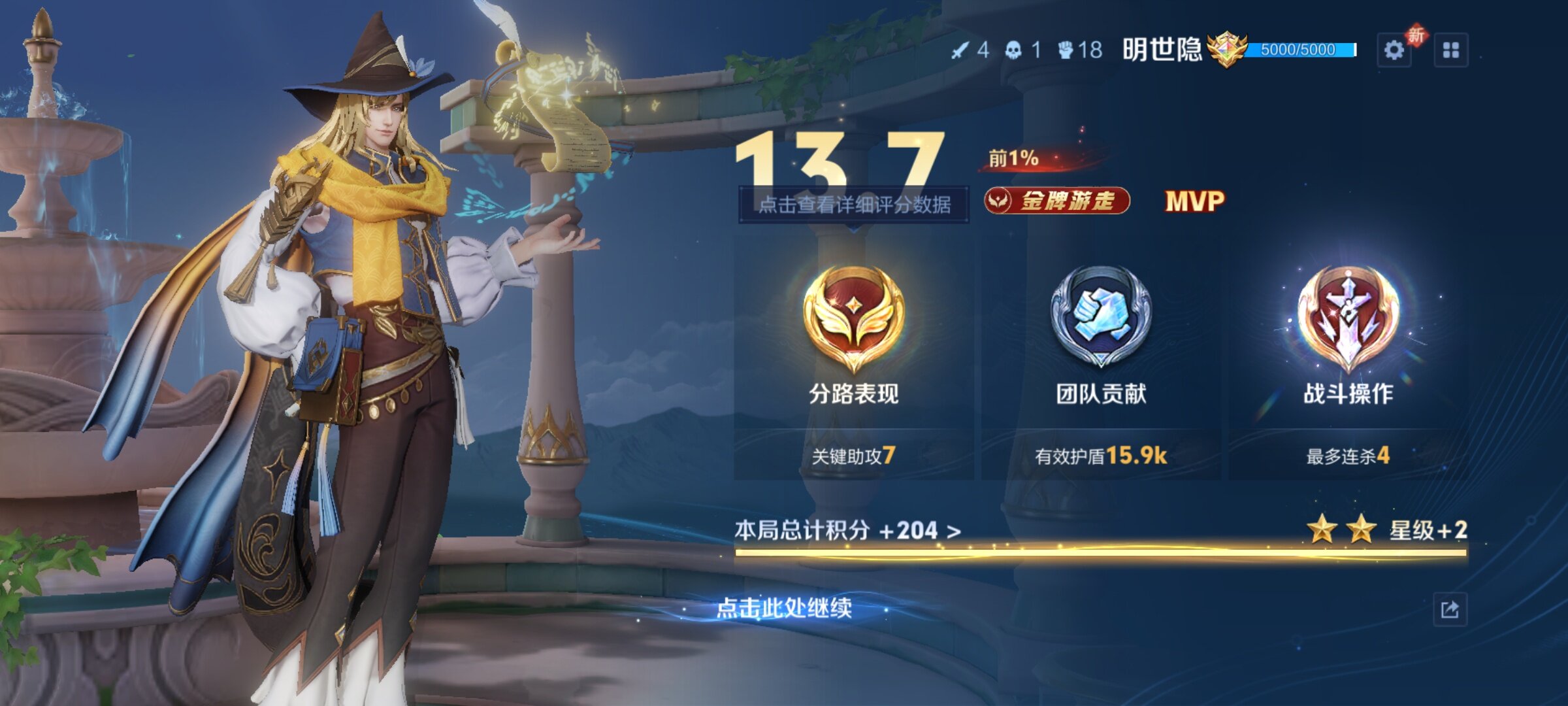
Task: Open the four-square grid menu
Action: point(1450,50)
